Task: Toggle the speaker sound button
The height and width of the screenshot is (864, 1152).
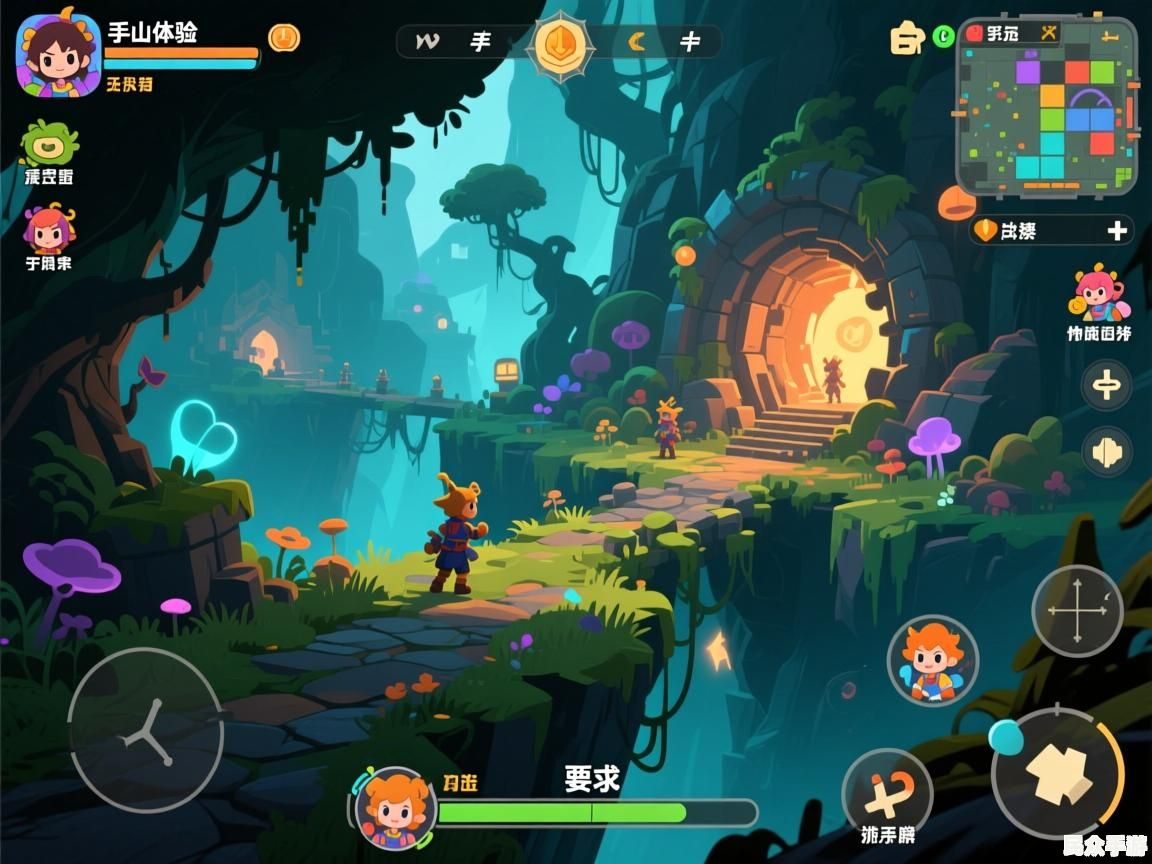Action: pyautogui.click(x=1107, y=452)
